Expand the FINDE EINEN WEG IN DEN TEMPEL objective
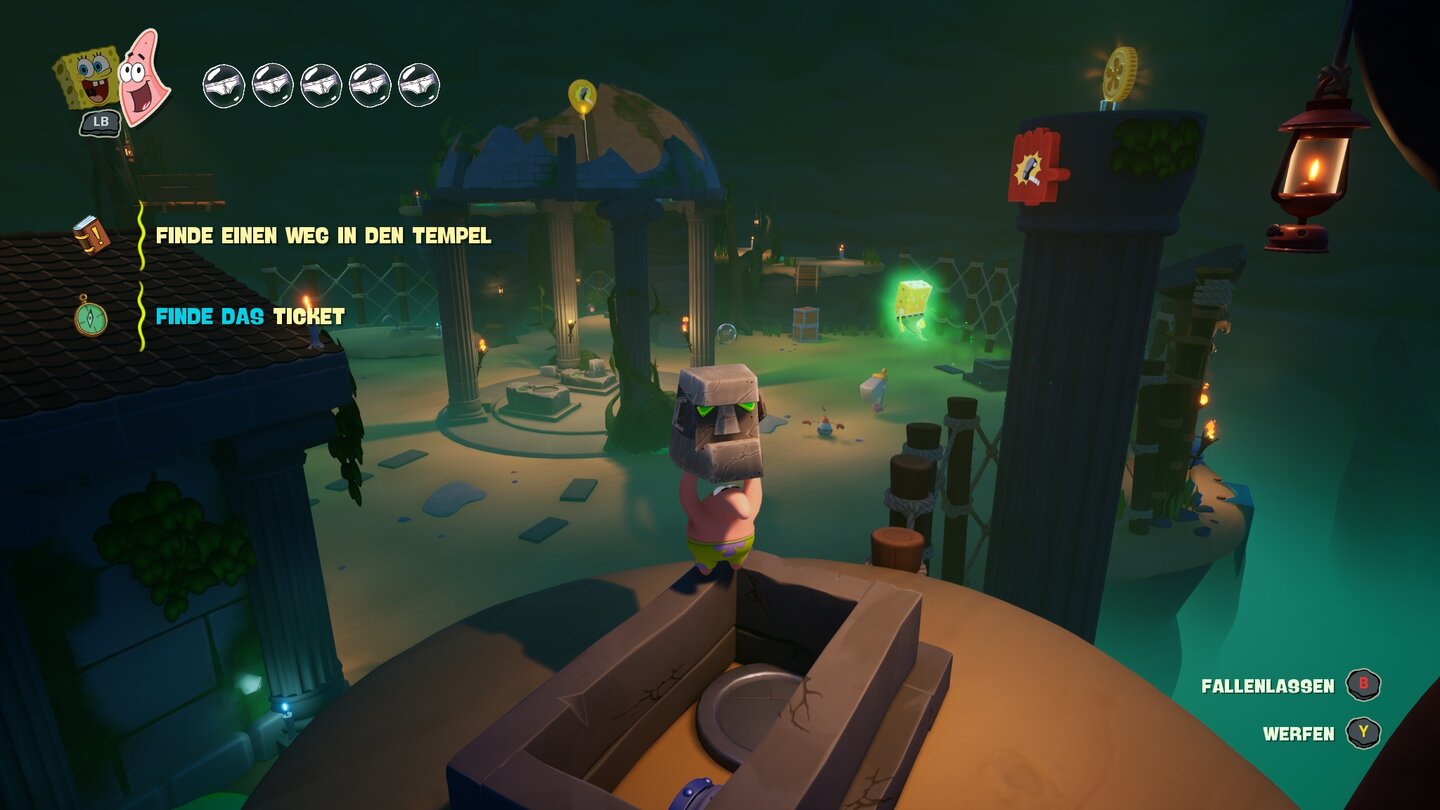 click(322, 238)
